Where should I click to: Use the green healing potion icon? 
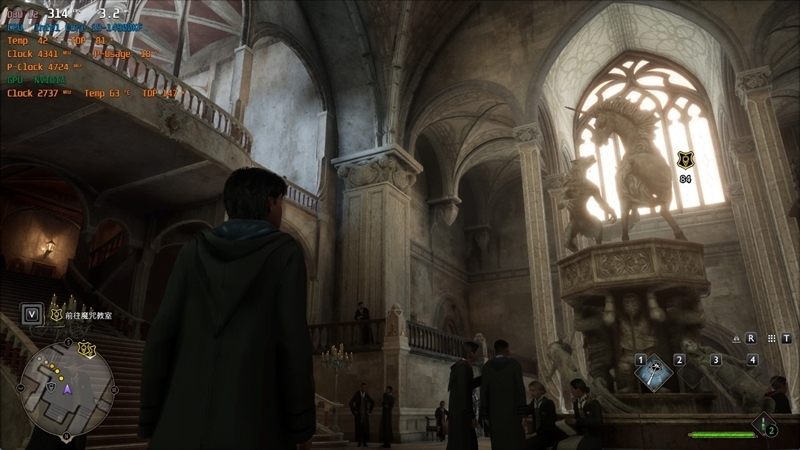[x=765, y=424]
